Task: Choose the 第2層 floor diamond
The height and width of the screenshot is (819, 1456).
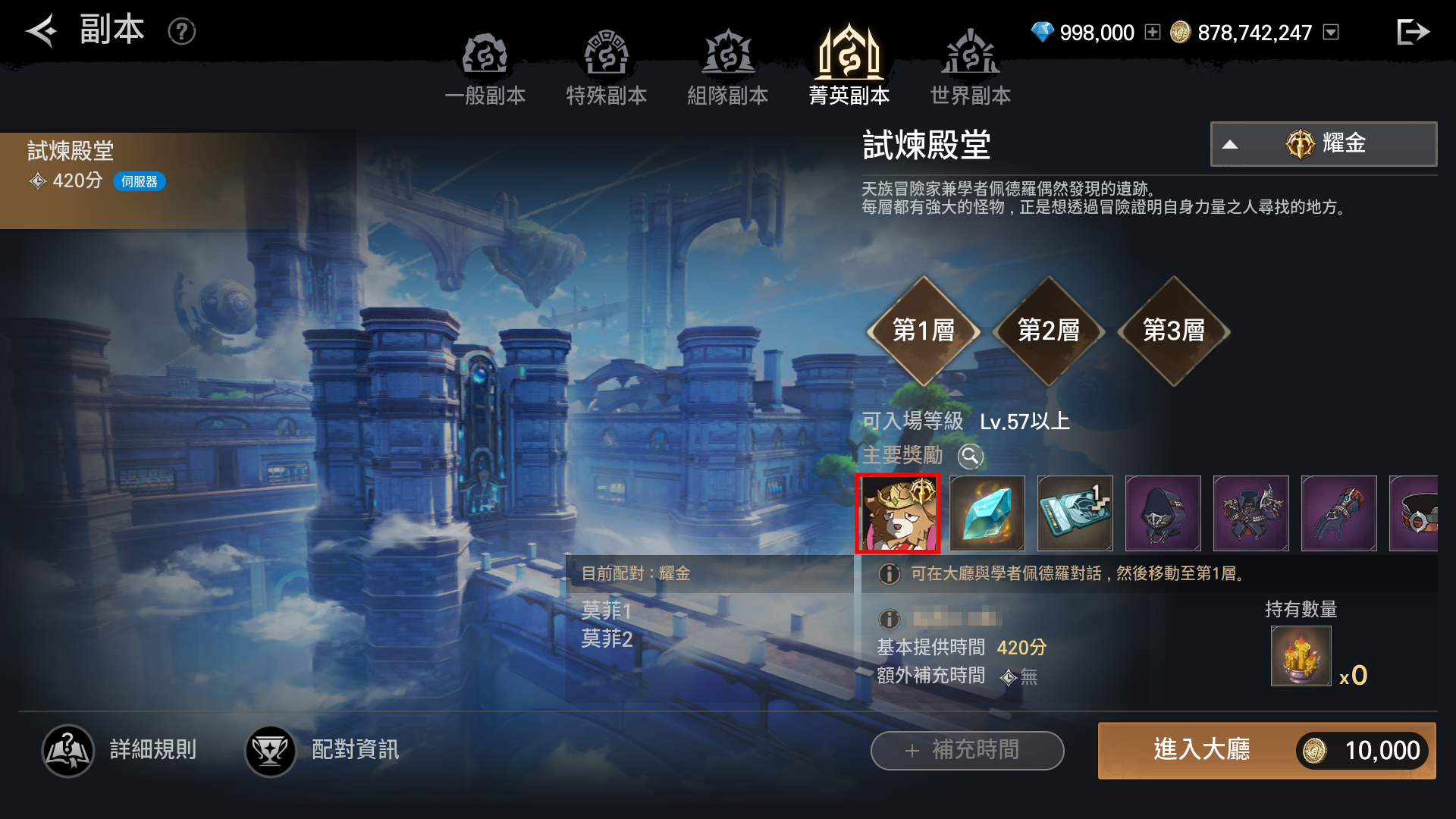Action: click(x=1049, y=331)
